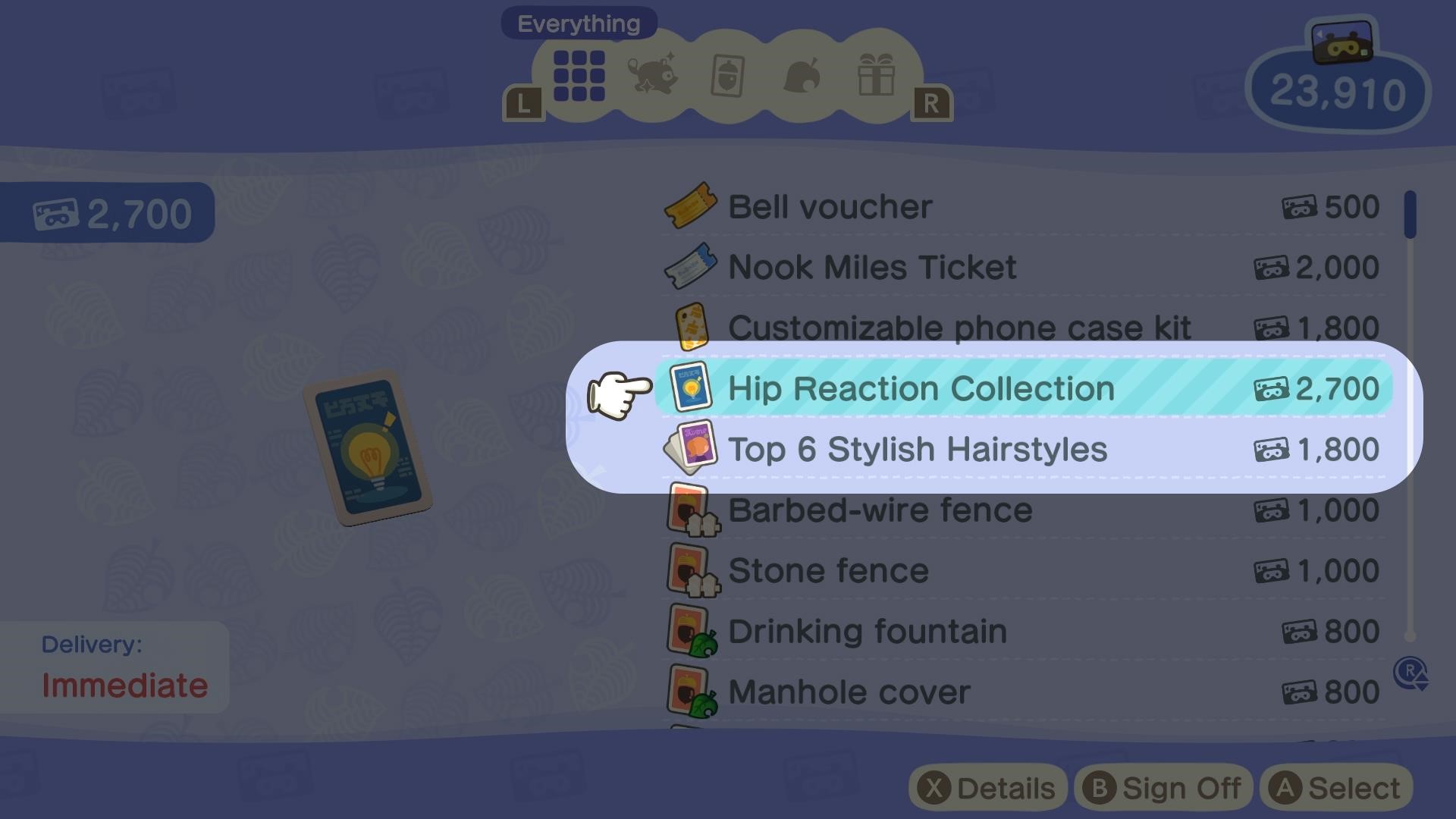Pick the Customizable phone case kit

(x=959, y=328)
